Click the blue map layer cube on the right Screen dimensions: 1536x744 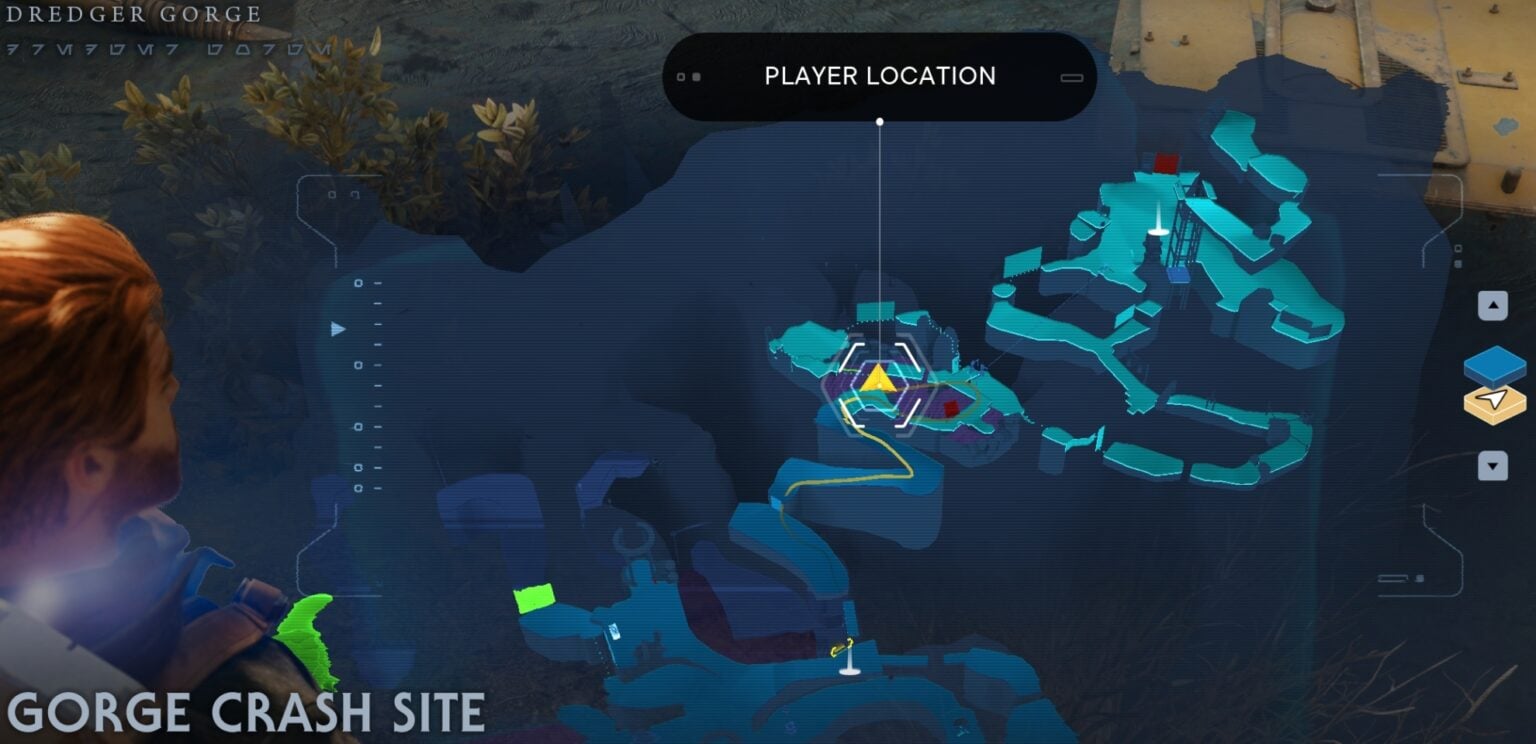1494,367
